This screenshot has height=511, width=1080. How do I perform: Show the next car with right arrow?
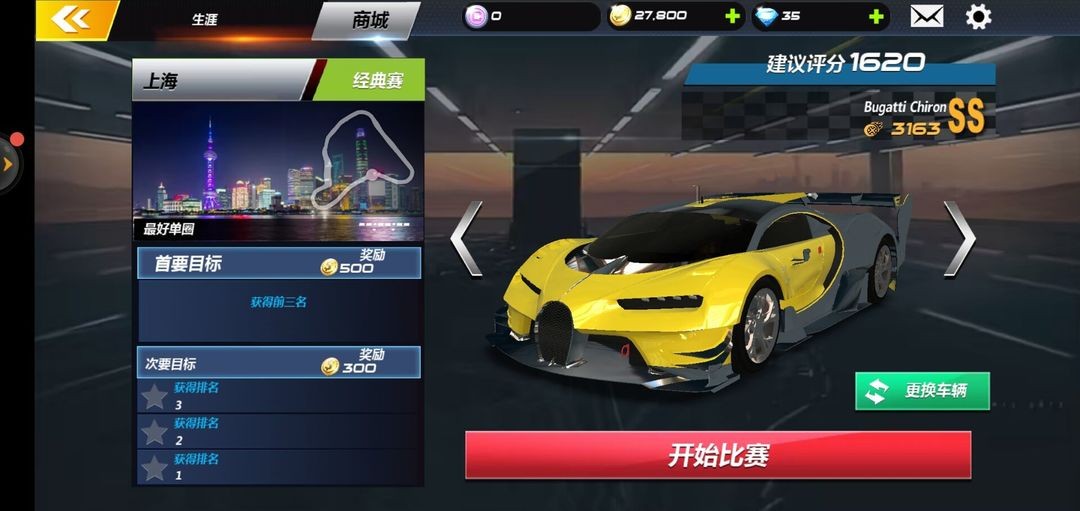(x=959, y=238)
